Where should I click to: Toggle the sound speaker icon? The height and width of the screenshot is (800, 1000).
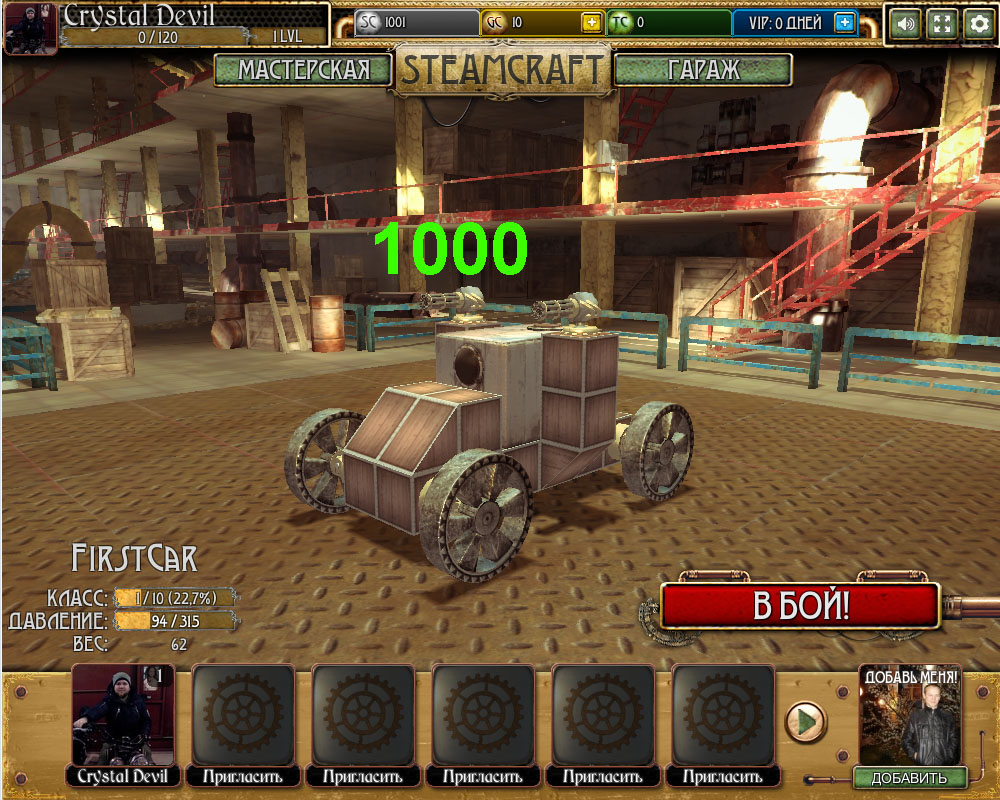click(x=906, y=24)
